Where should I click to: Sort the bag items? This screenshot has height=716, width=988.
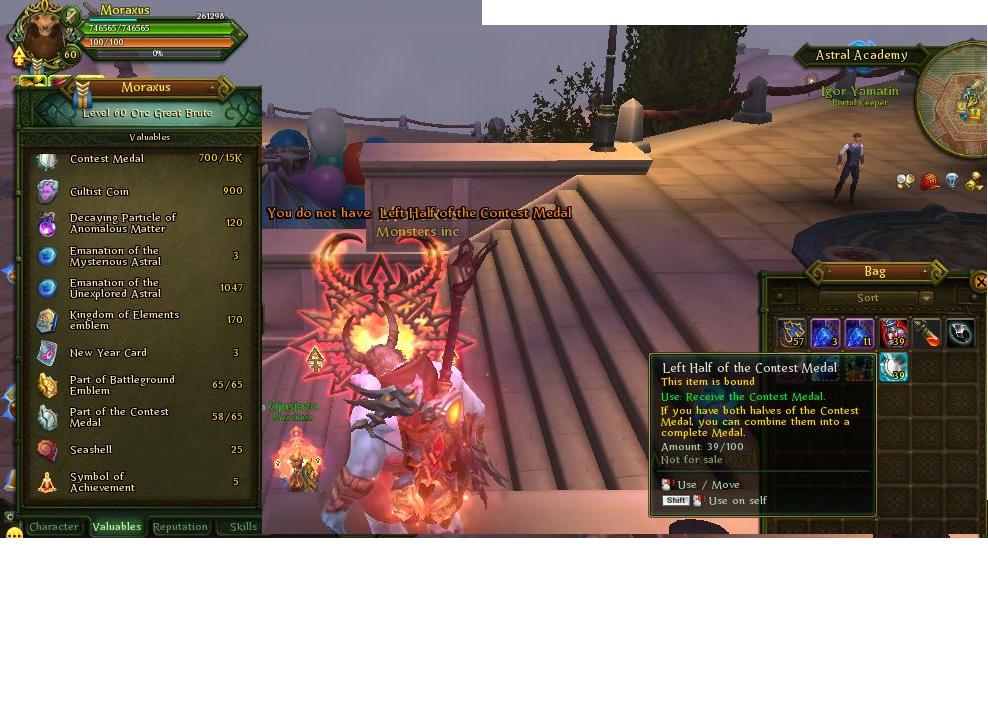point(867,298)
